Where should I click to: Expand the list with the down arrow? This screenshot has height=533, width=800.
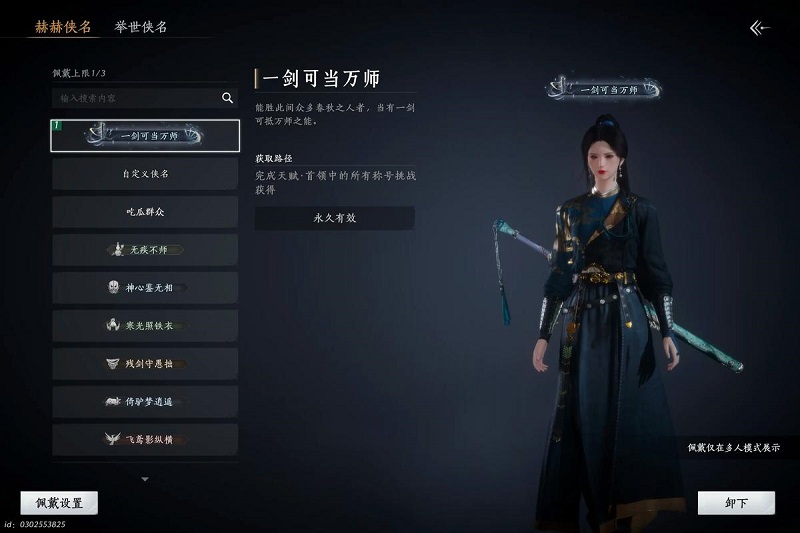tap(145, 479)
